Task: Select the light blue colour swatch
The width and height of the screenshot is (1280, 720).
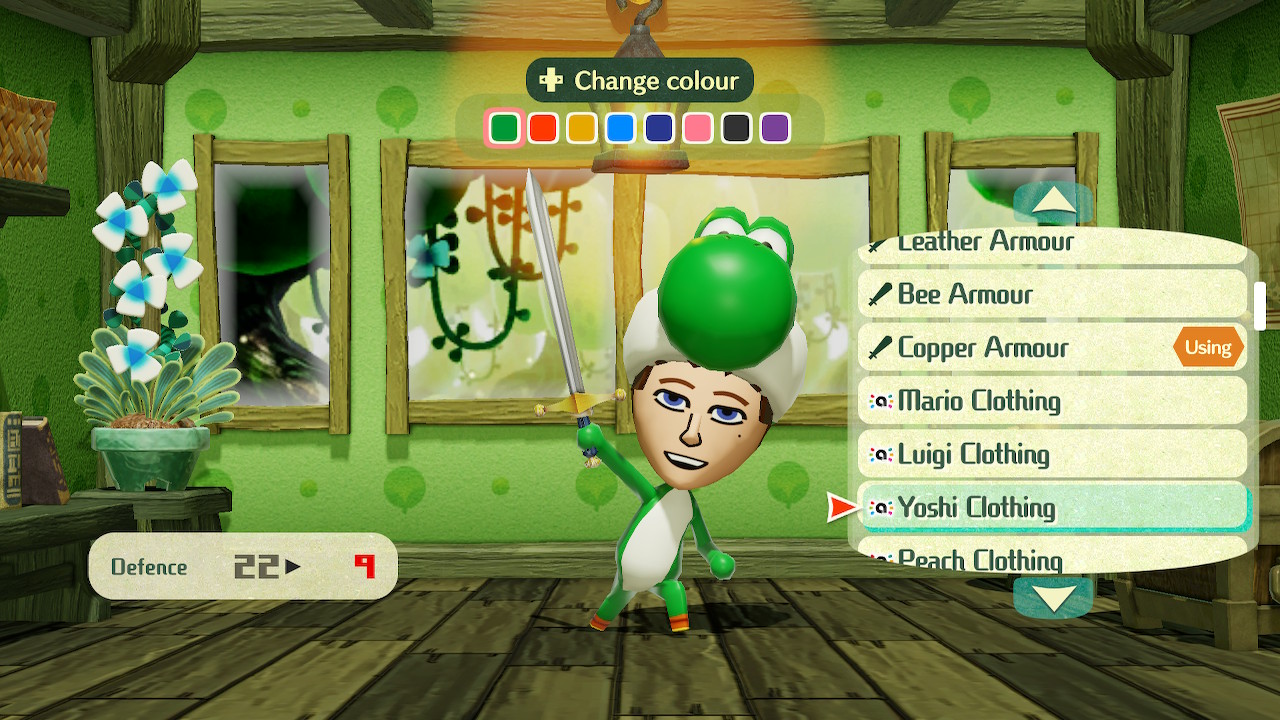Action: coord(621,128)
